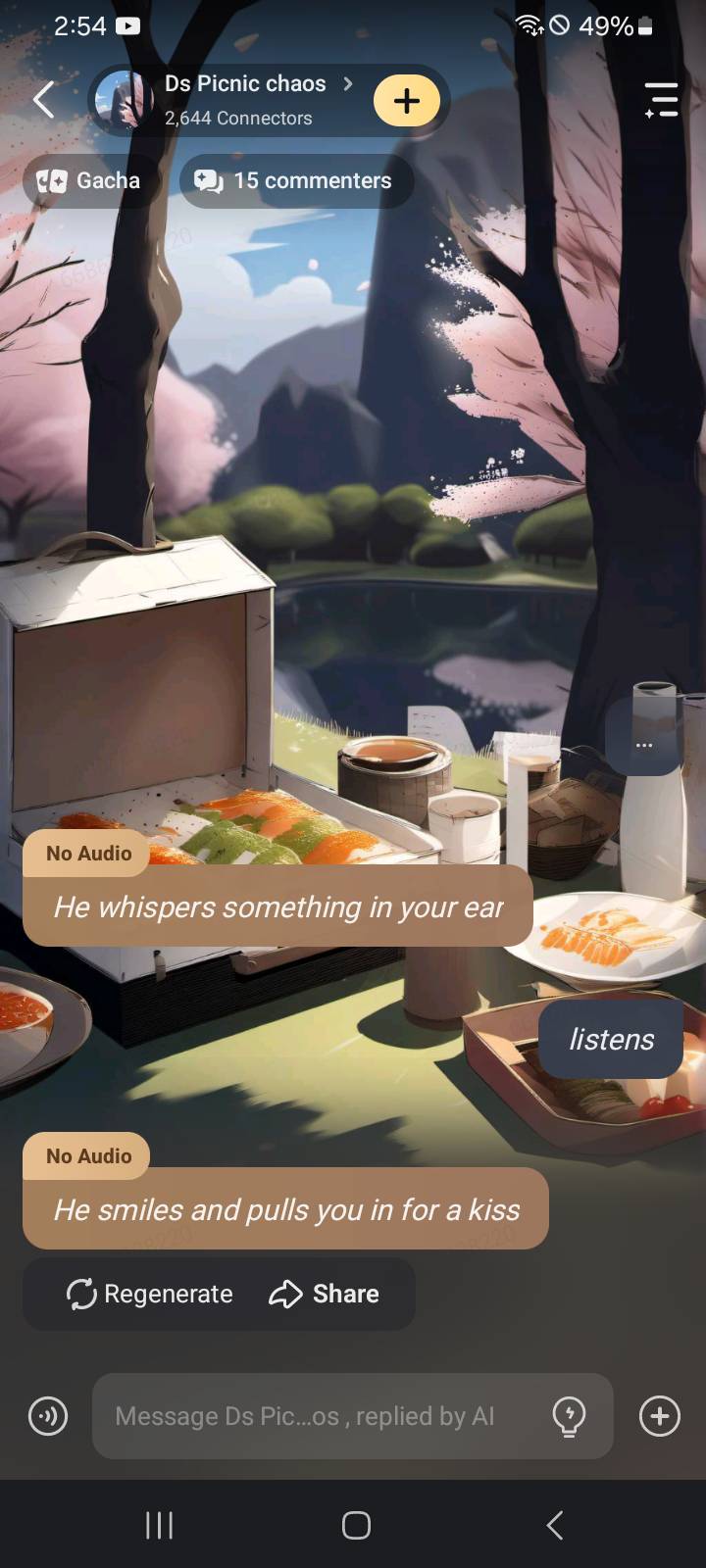Open the Ds Picnic chaos profile
This screenshot has height=1568, width=706.
[245, 99]
